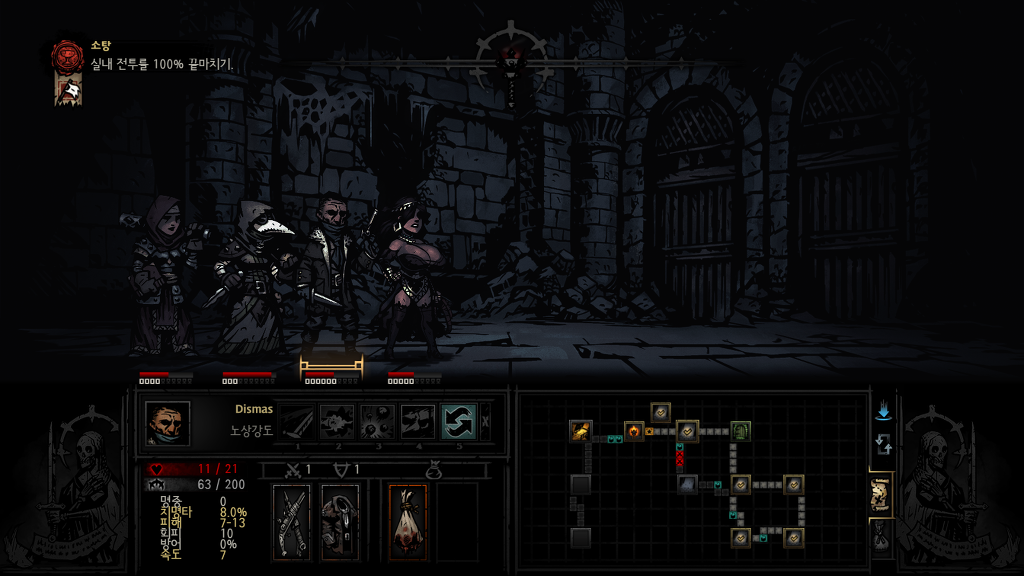
Task: Choose the first sword slash skill
Action: (297, 422)
